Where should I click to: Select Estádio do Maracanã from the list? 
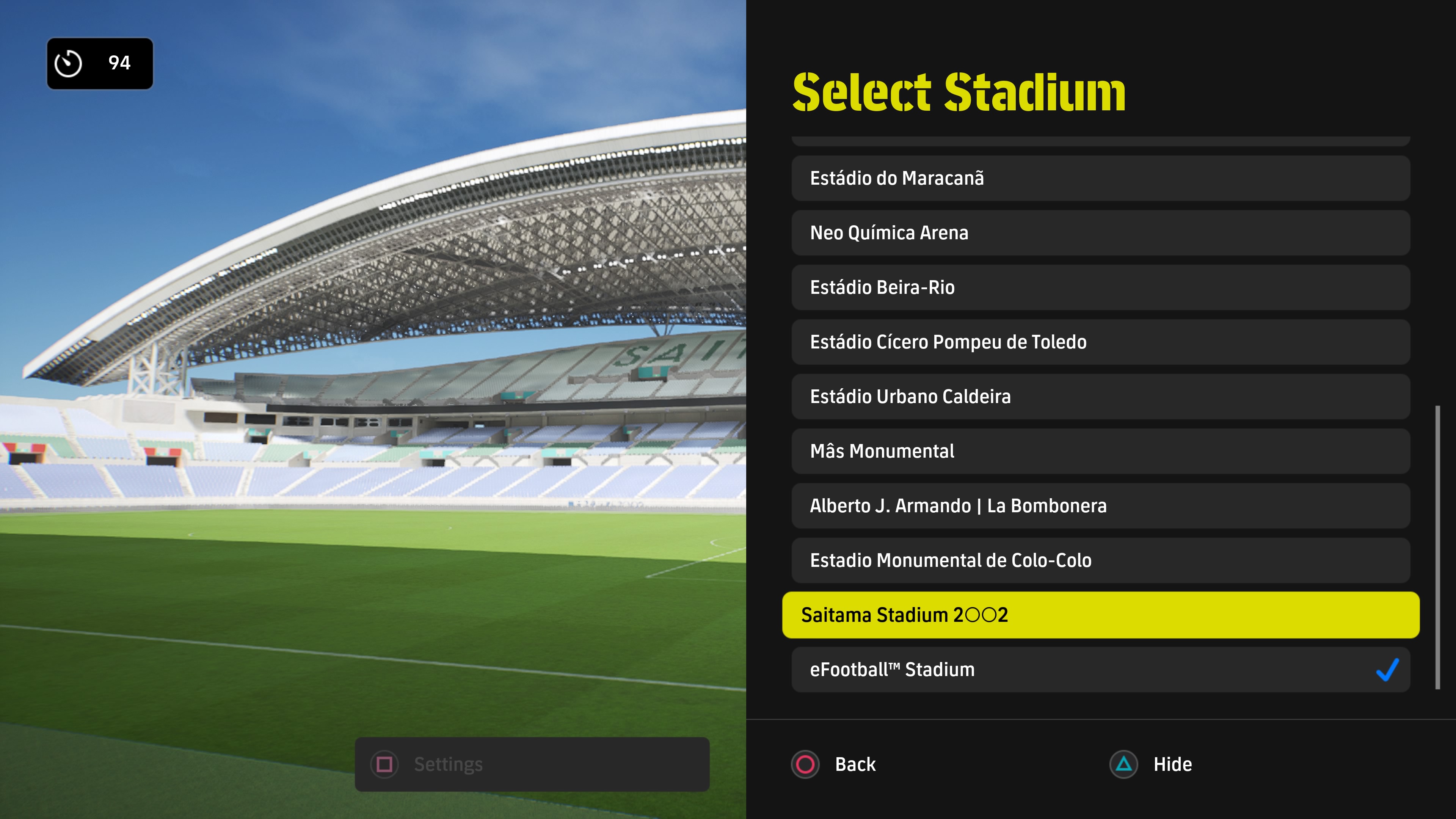[x=1100, y=178]
